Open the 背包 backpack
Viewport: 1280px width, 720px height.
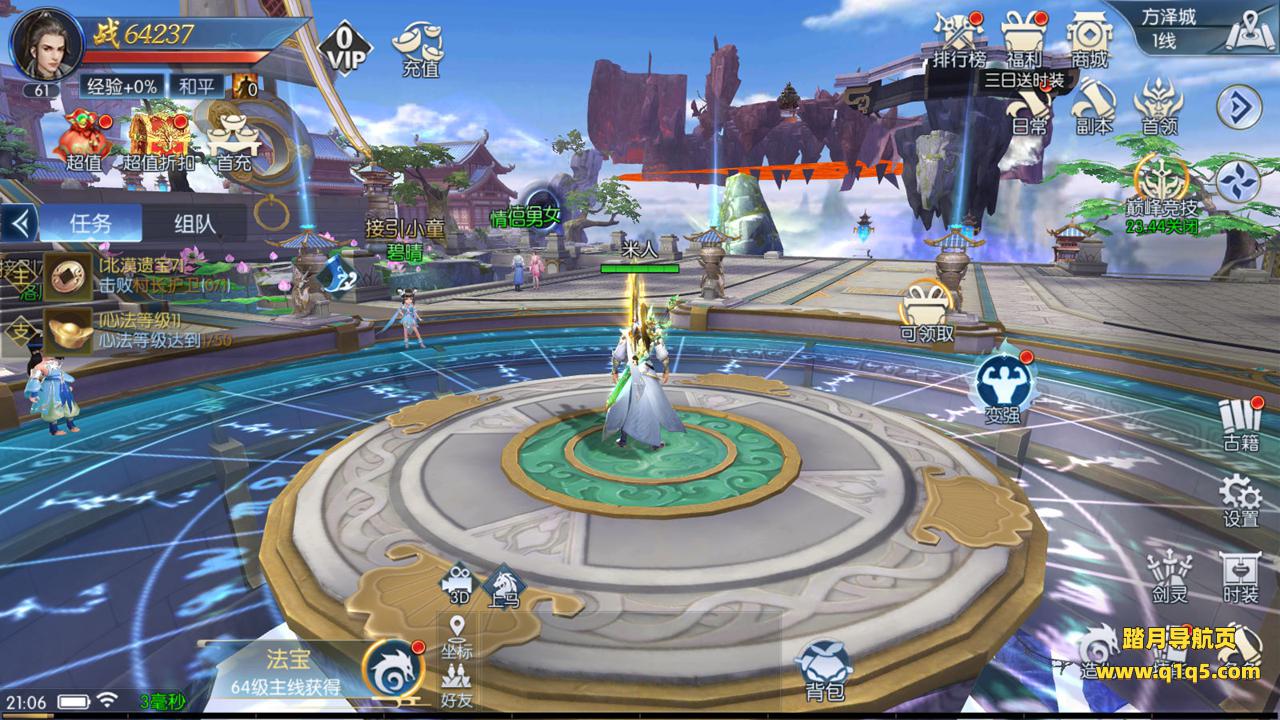[x=825, y=668]
